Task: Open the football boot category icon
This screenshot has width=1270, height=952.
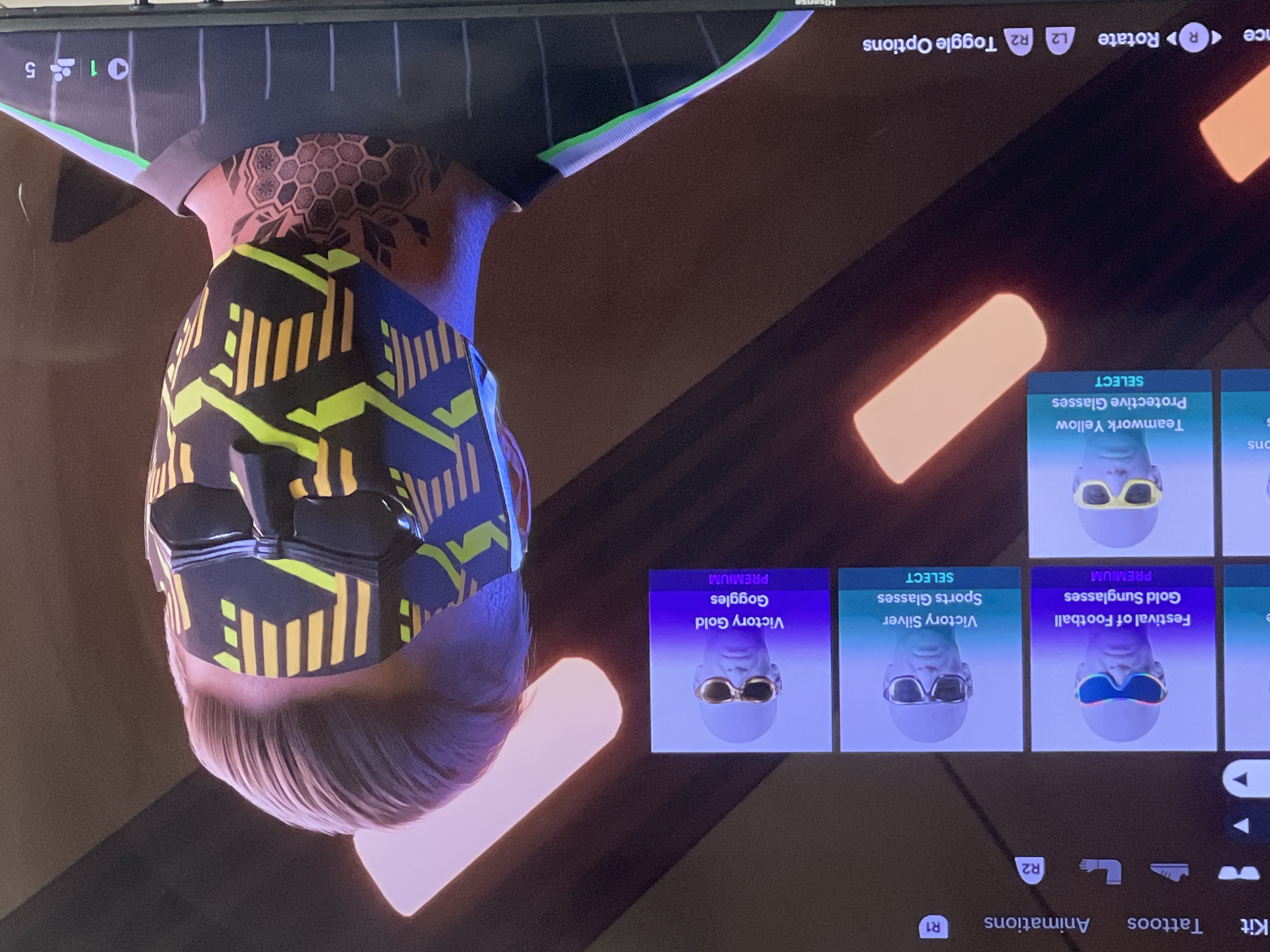Action: pos(1170,872)
